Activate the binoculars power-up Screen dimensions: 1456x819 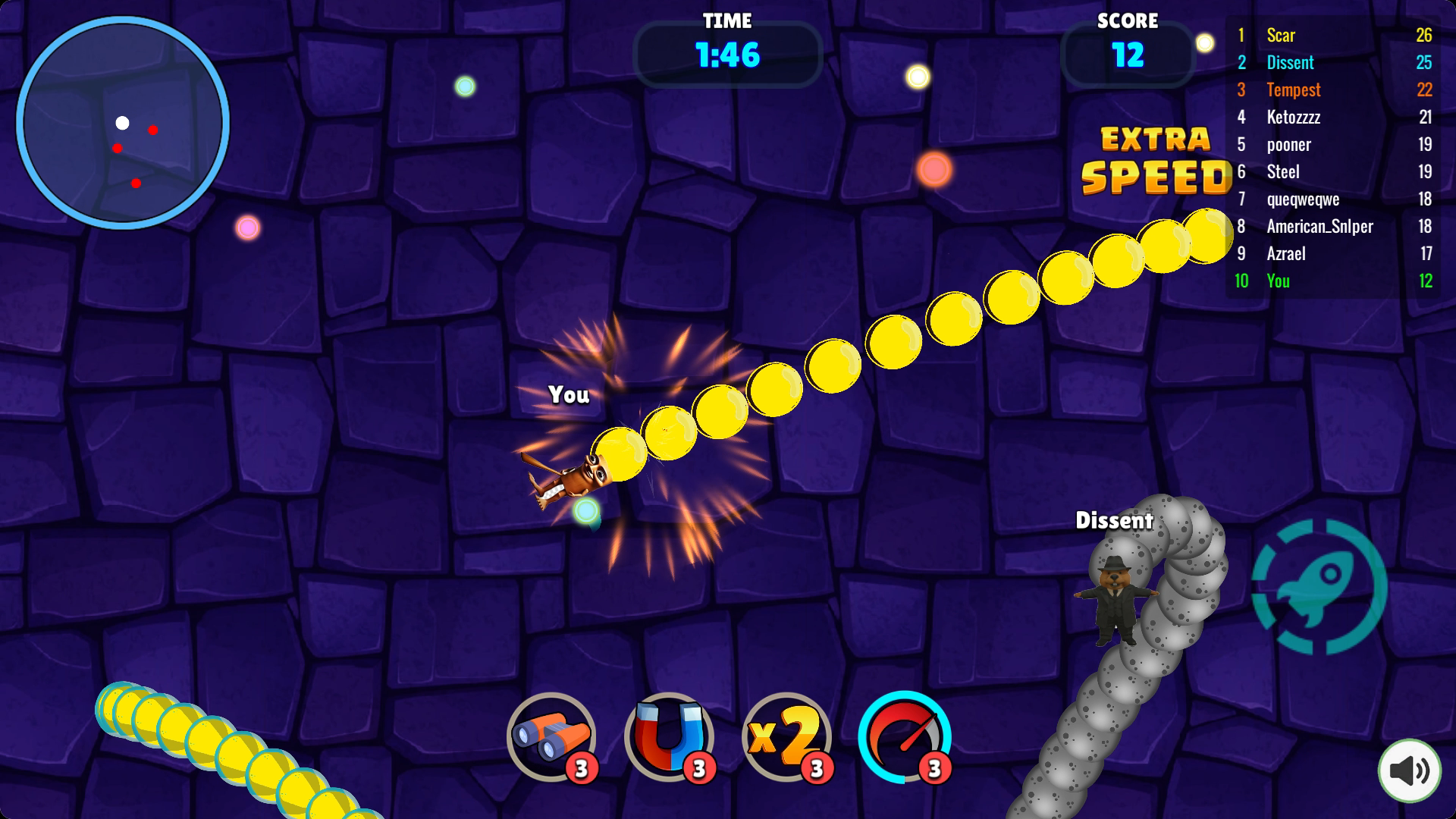[x=551, y=736]
